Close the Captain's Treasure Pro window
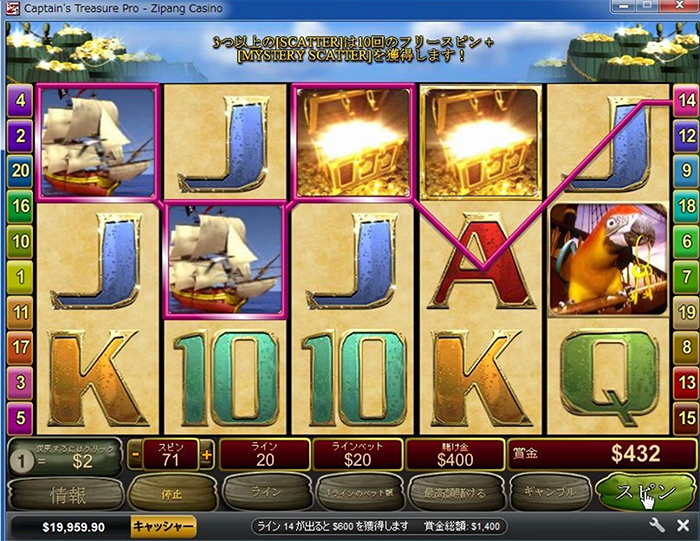The image size is (700, 541). point(687,10)
